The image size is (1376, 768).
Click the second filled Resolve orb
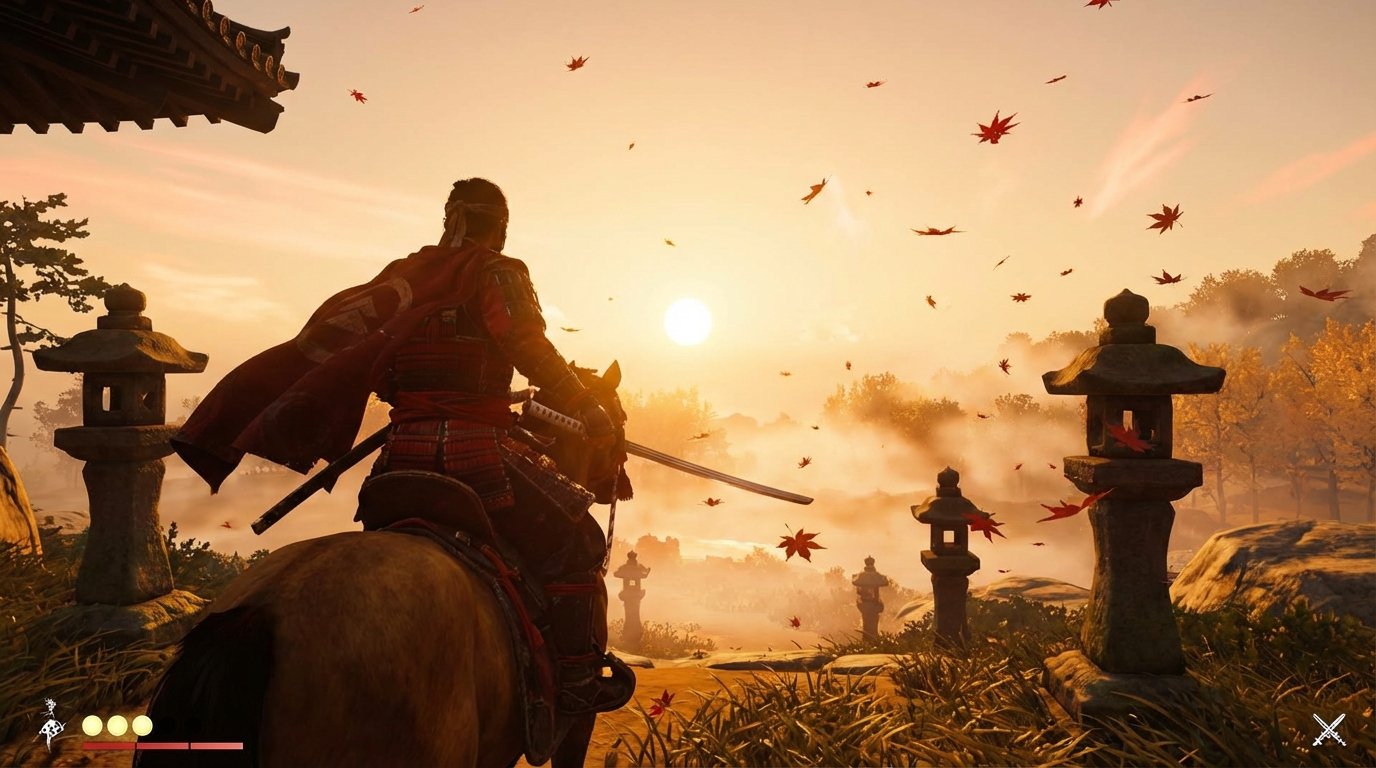(x=117, y=725)
